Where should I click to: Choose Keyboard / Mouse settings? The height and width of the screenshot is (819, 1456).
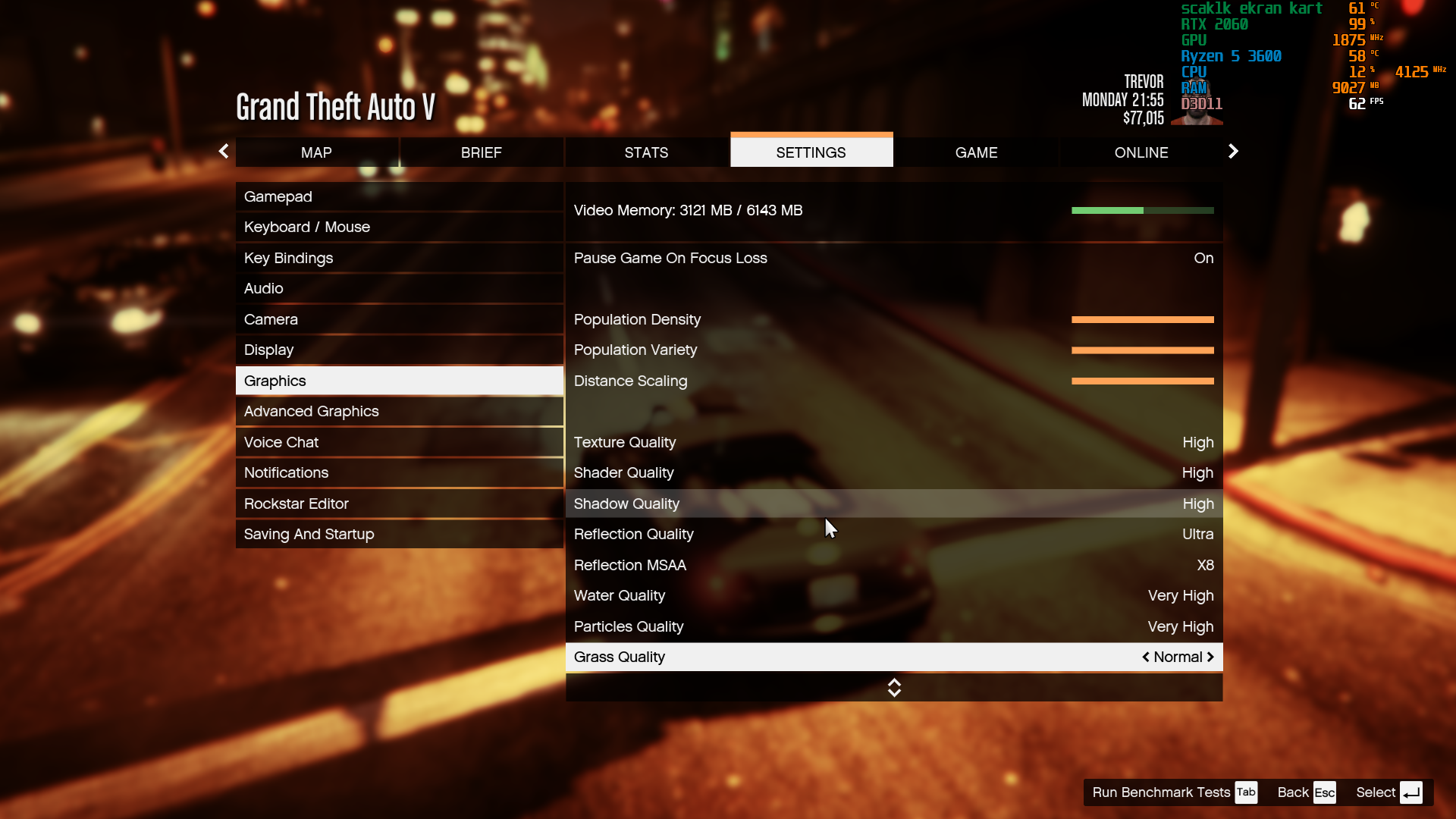point(399,227)
